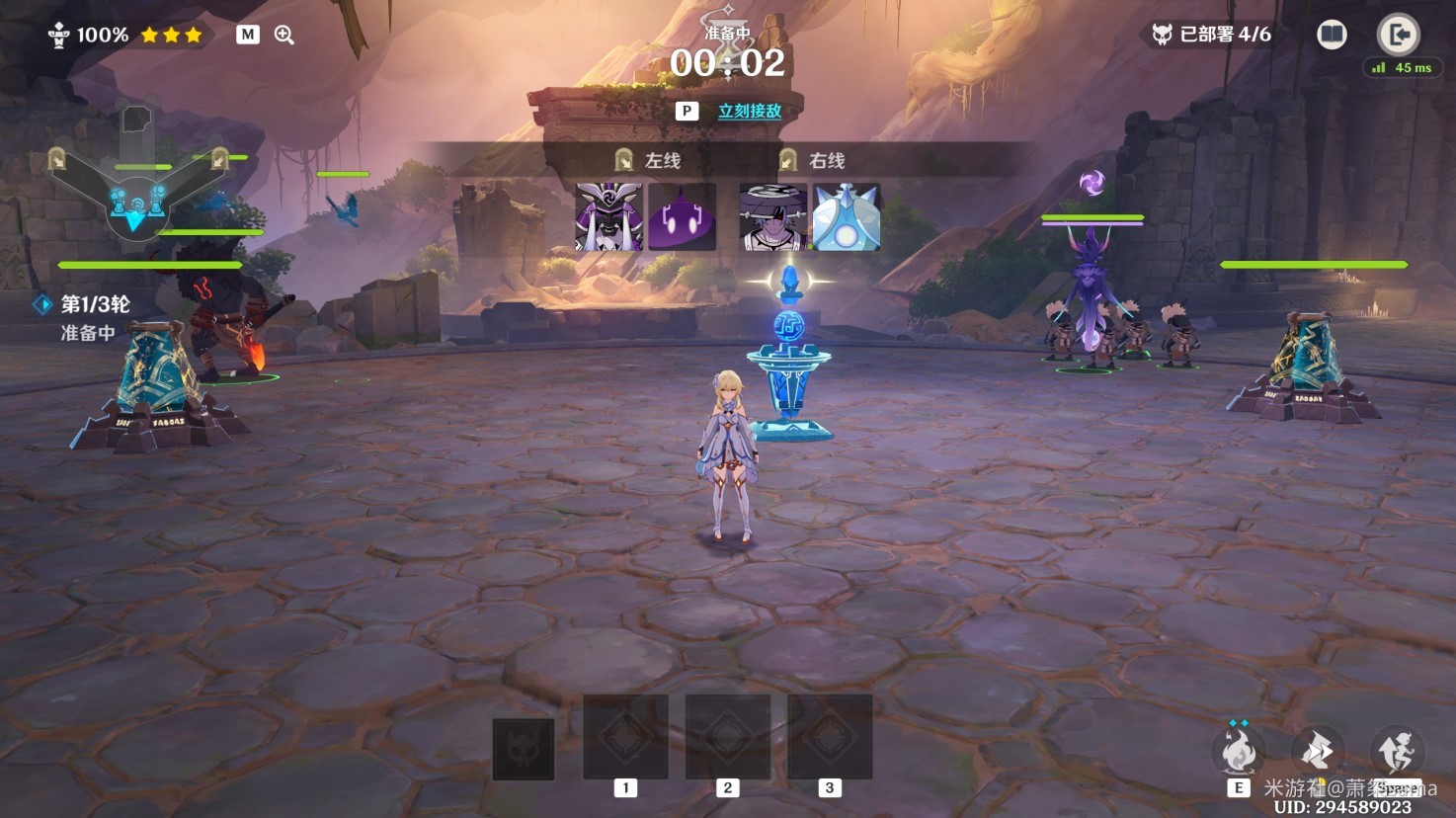The width and height of the screenshot is (1456, 818).
Task: Activate the flame skill icon
Action: point(1239,753)
